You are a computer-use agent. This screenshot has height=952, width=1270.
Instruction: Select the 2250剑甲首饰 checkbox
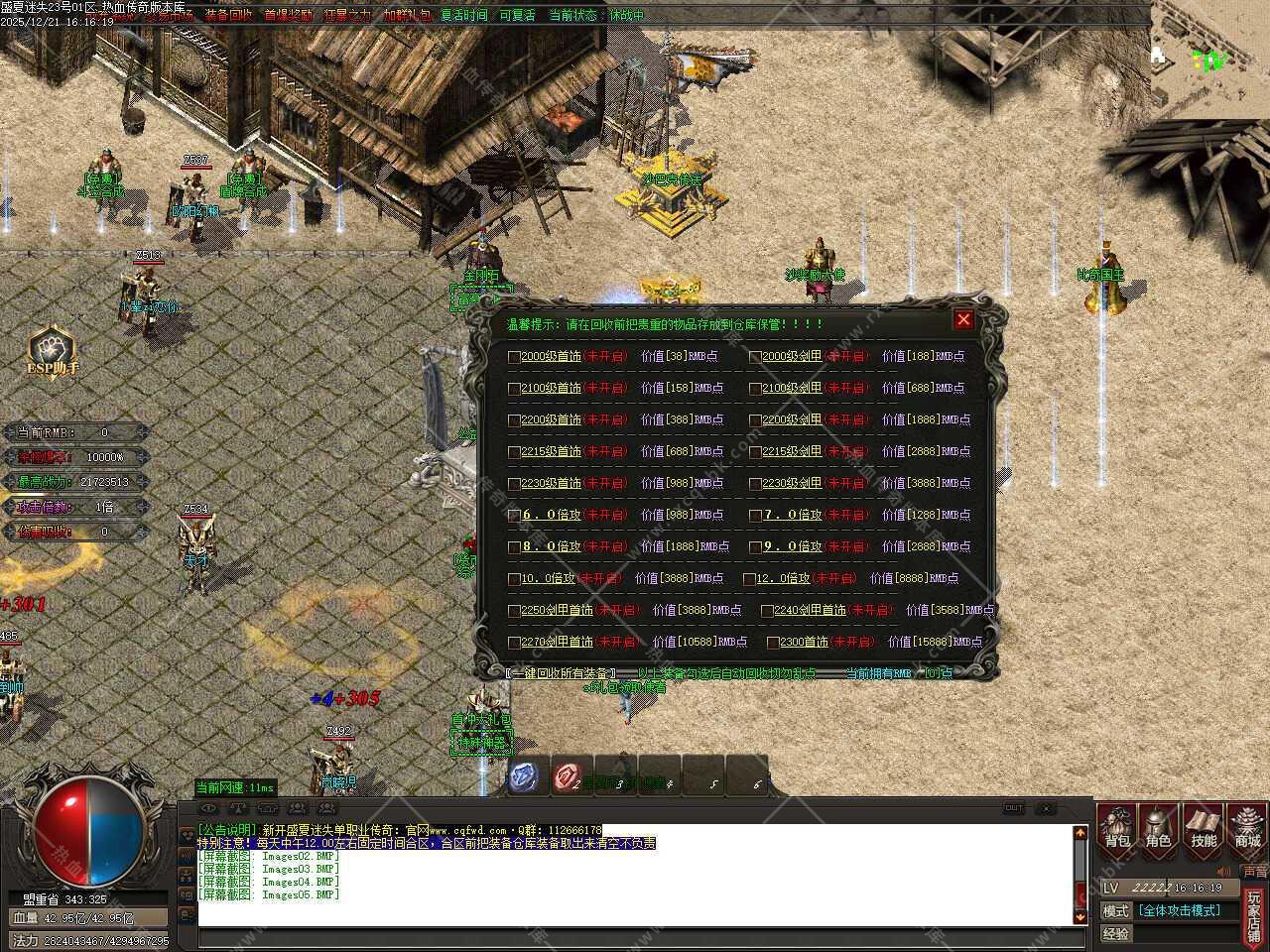pyautogui.click(x=514, y=611)
